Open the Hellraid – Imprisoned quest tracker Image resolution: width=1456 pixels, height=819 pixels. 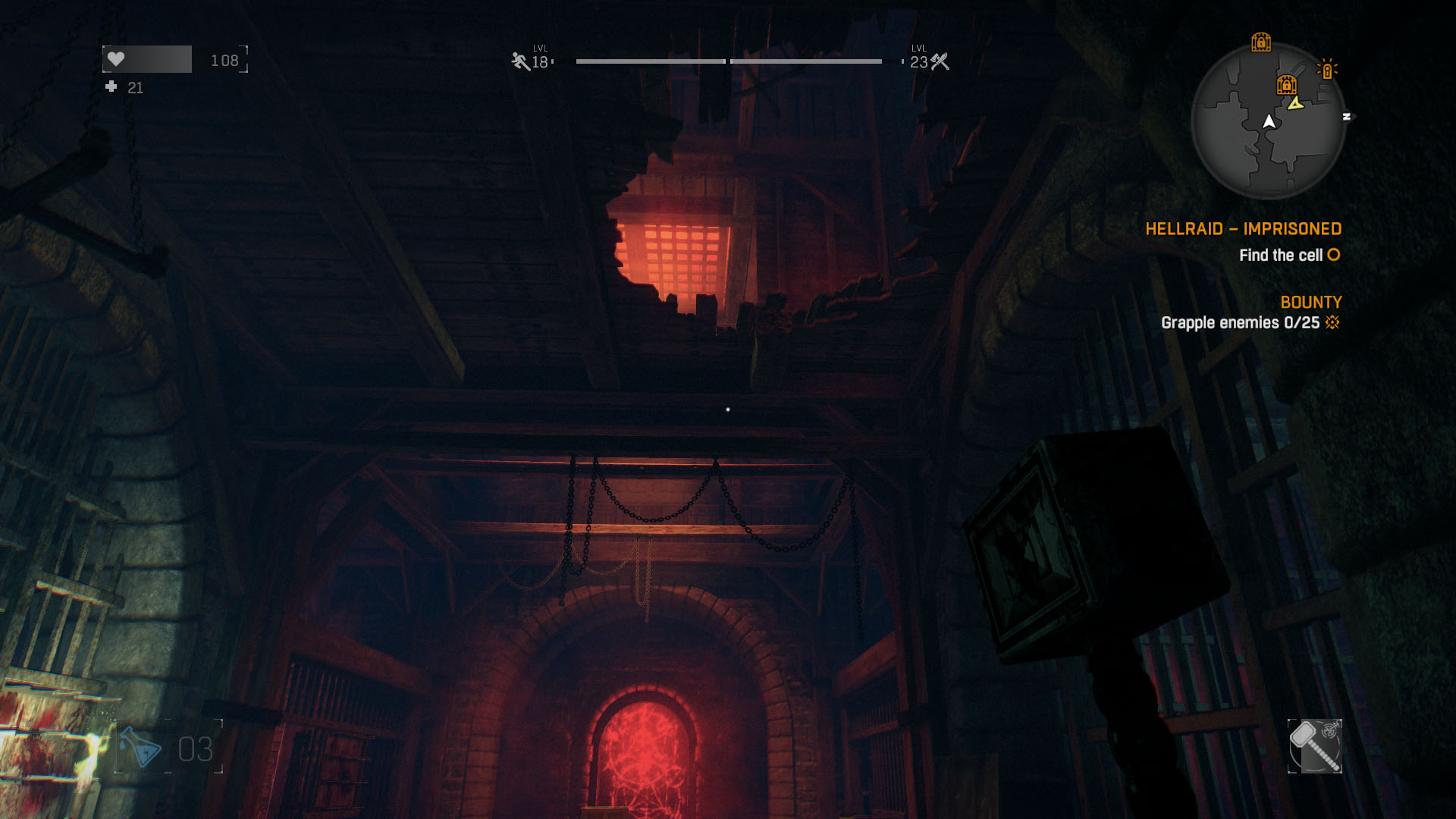coord(1243,229)
